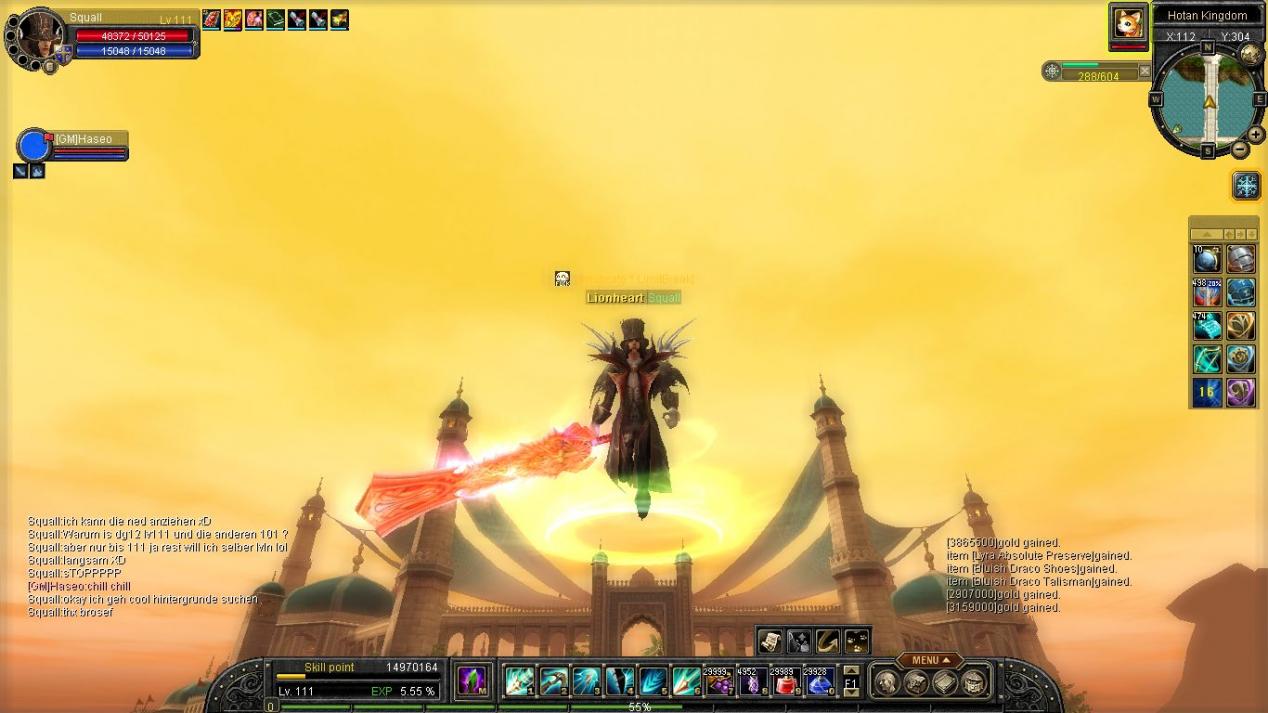Click the snowflake icon below the minimap
Viewport: 1268px width, 713px height.
(1246, 185)
